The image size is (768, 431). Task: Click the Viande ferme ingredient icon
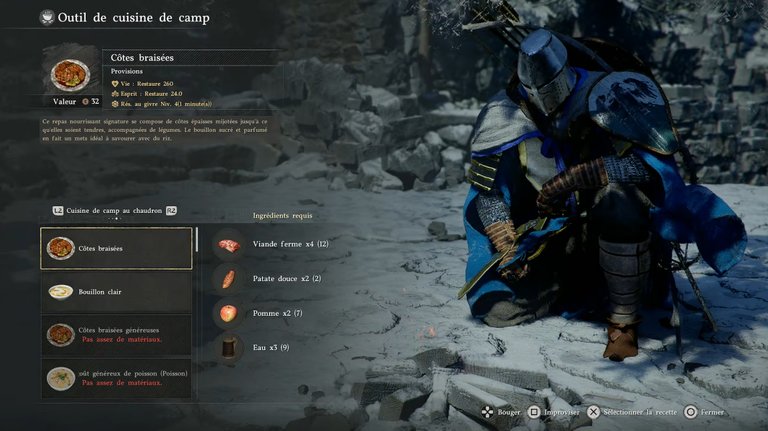[x=229, y=244]
